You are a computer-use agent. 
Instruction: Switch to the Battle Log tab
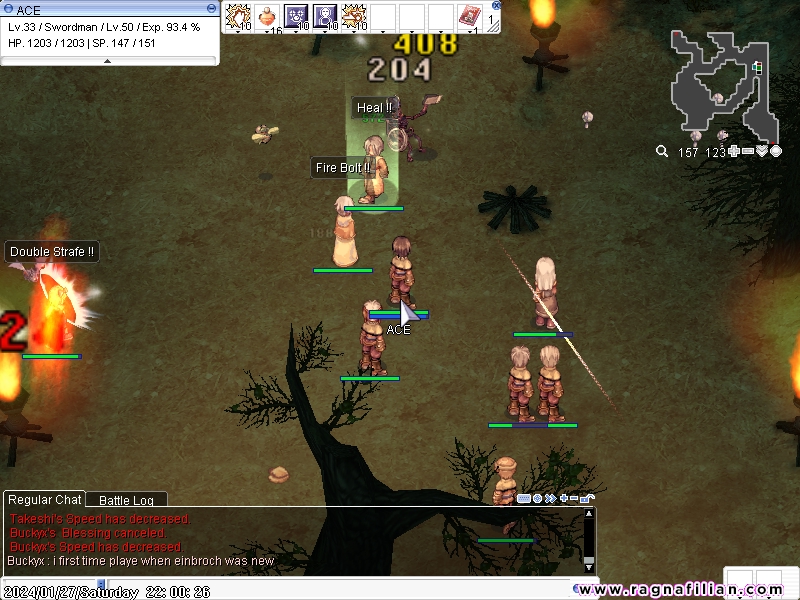tap(126, 500)
